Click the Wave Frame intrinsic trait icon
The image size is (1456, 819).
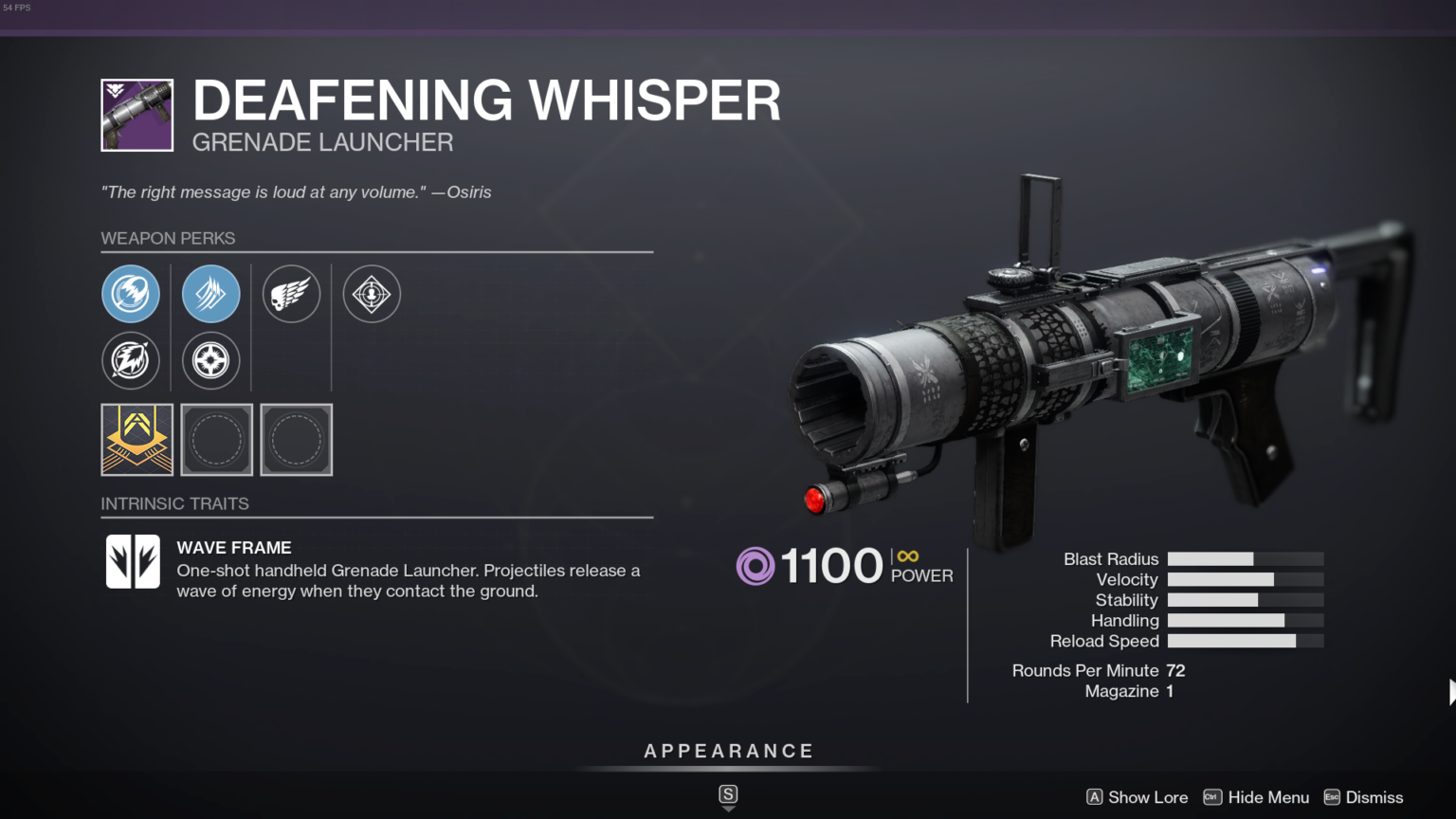133,561
